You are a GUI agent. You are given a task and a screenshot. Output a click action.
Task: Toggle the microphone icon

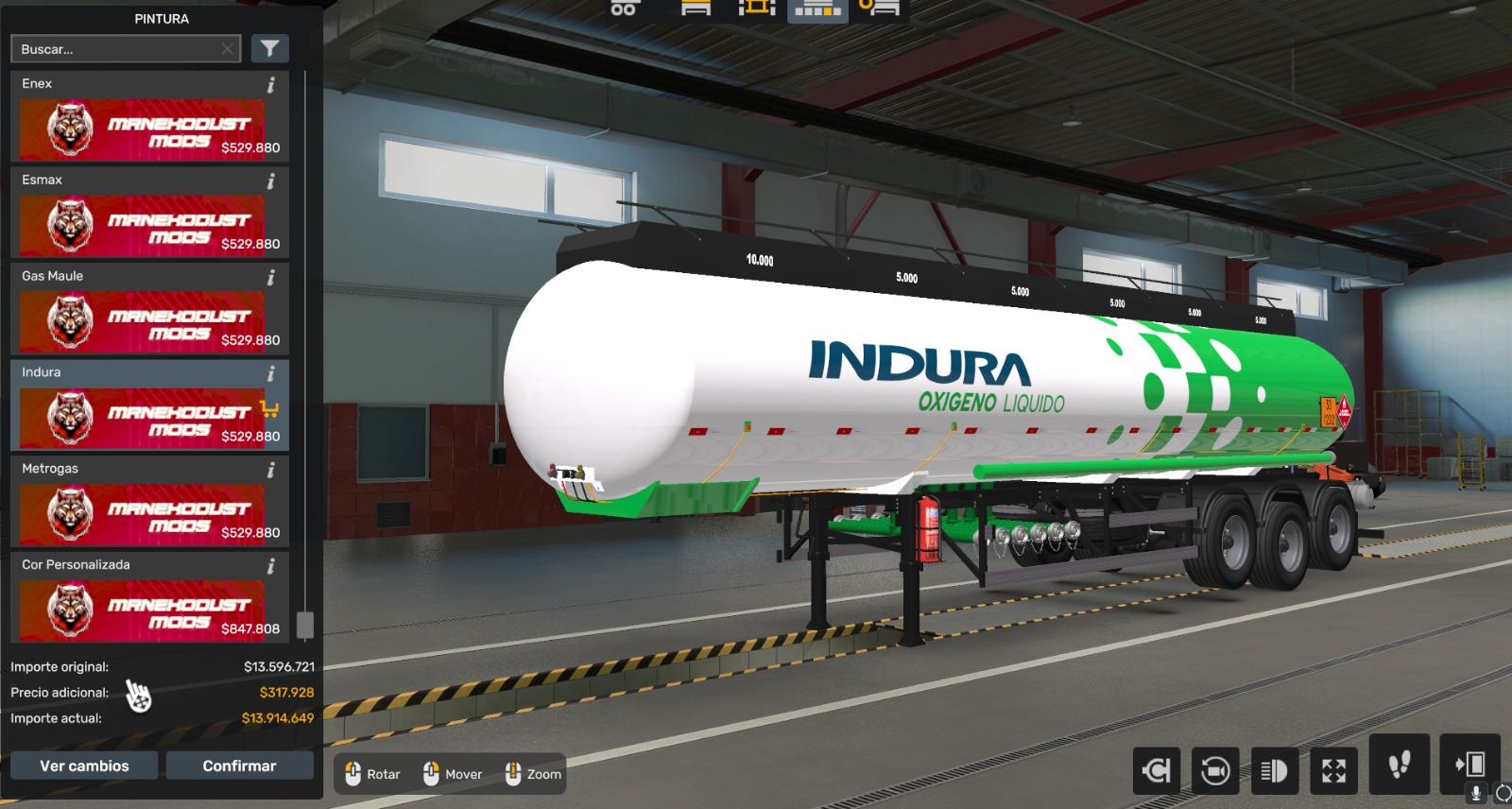tap(1475, 792)
